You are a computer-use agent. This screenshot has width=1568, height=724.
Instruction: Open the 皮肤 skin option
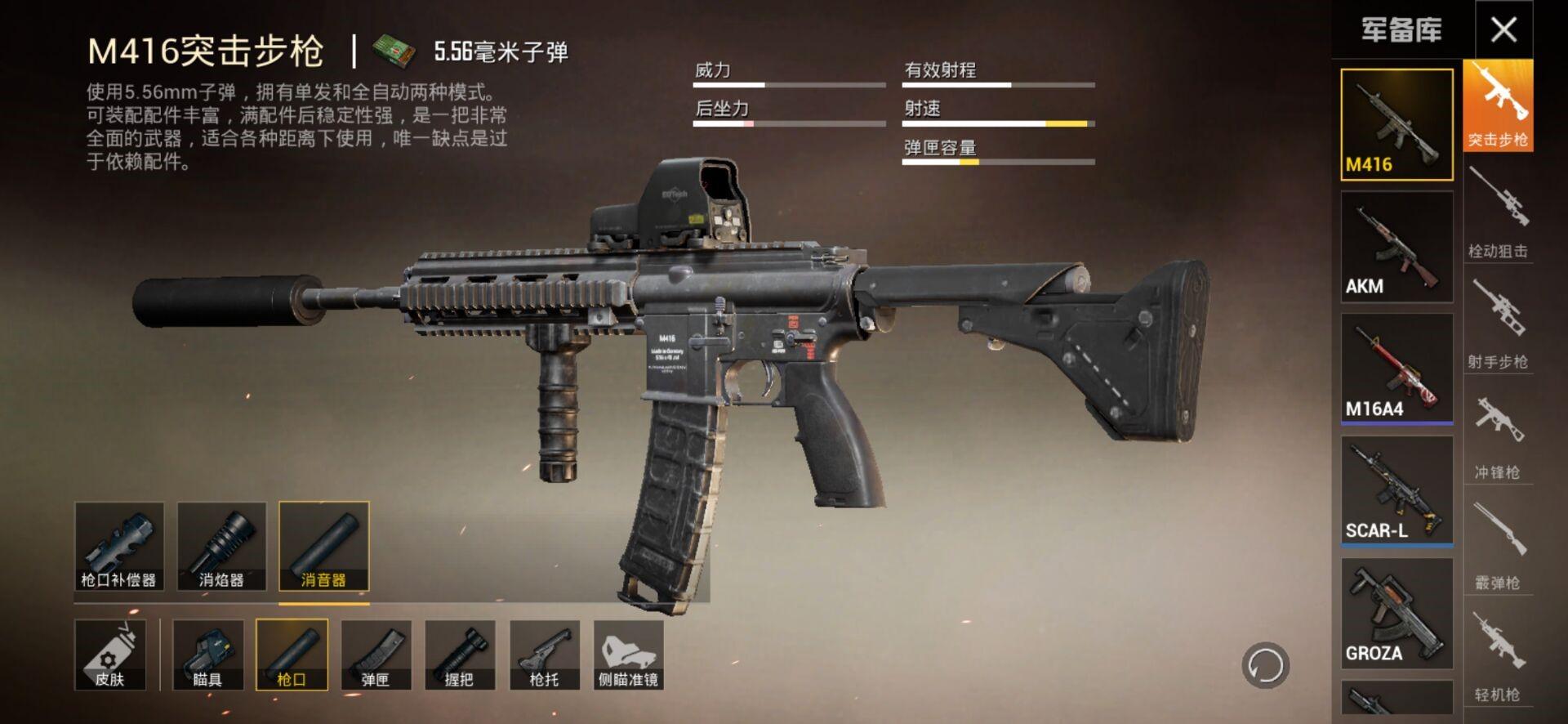coord(110,655)
